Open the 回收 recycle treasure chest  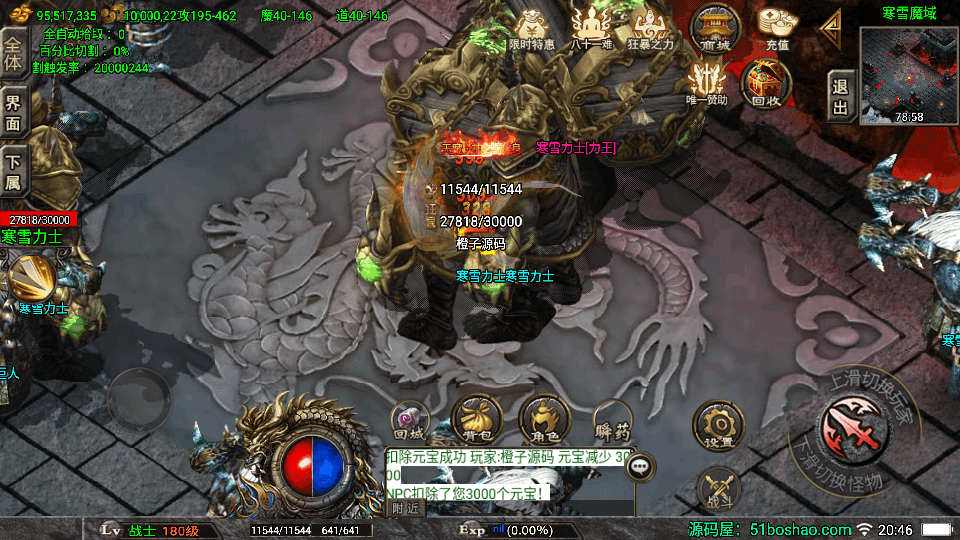coord(765,82)
